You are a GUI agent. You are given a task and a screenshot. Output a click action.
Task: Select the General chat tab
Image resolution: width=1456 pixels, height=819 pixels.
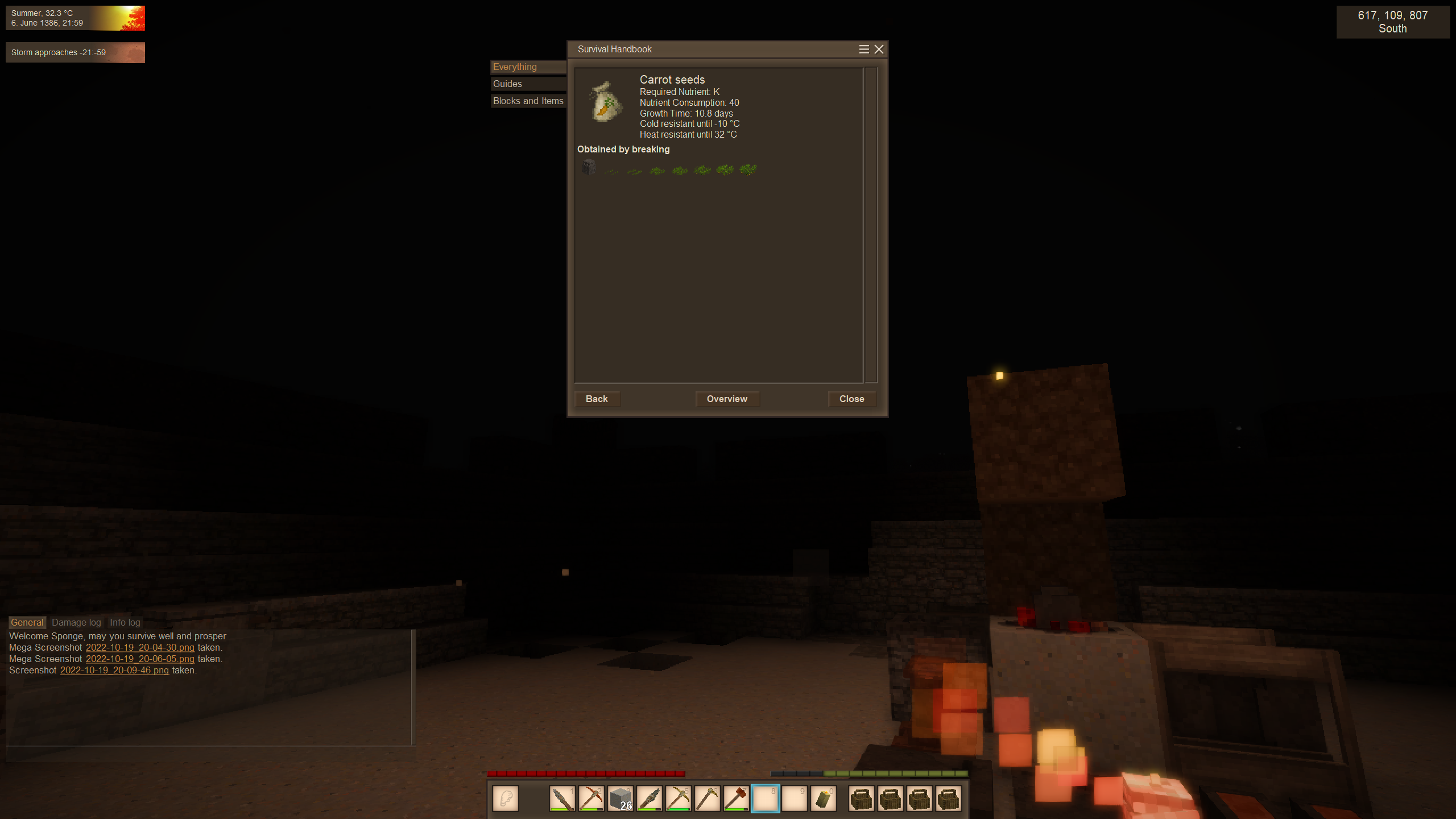point(27,623)
